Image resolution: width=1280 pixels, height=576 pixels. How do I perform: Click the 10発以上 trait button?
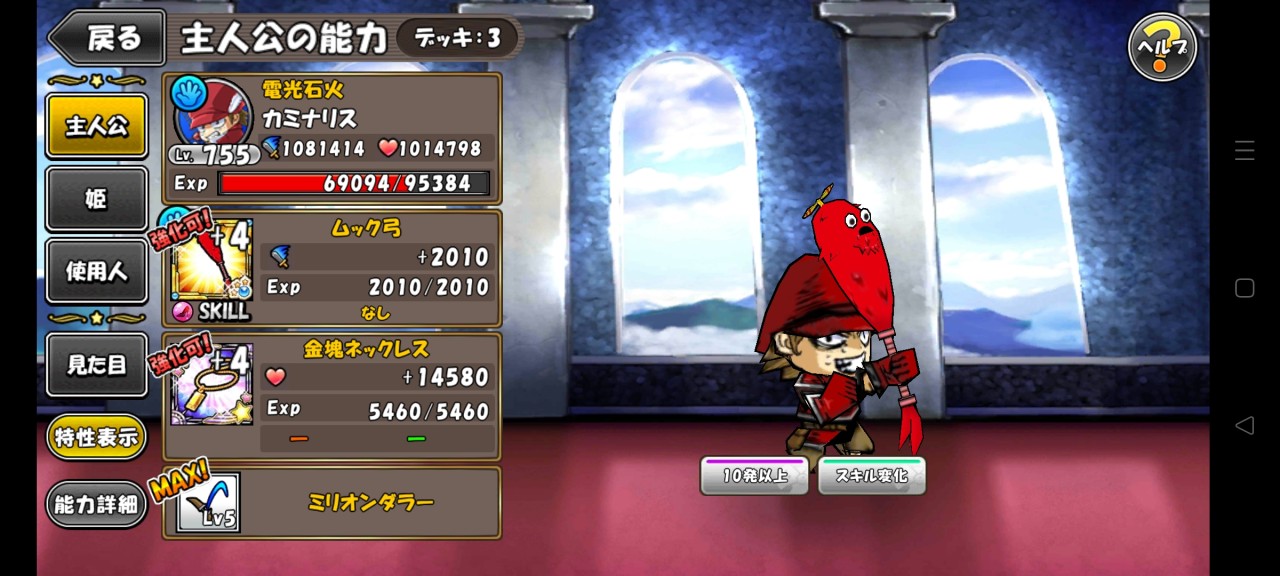coord(754,476)
